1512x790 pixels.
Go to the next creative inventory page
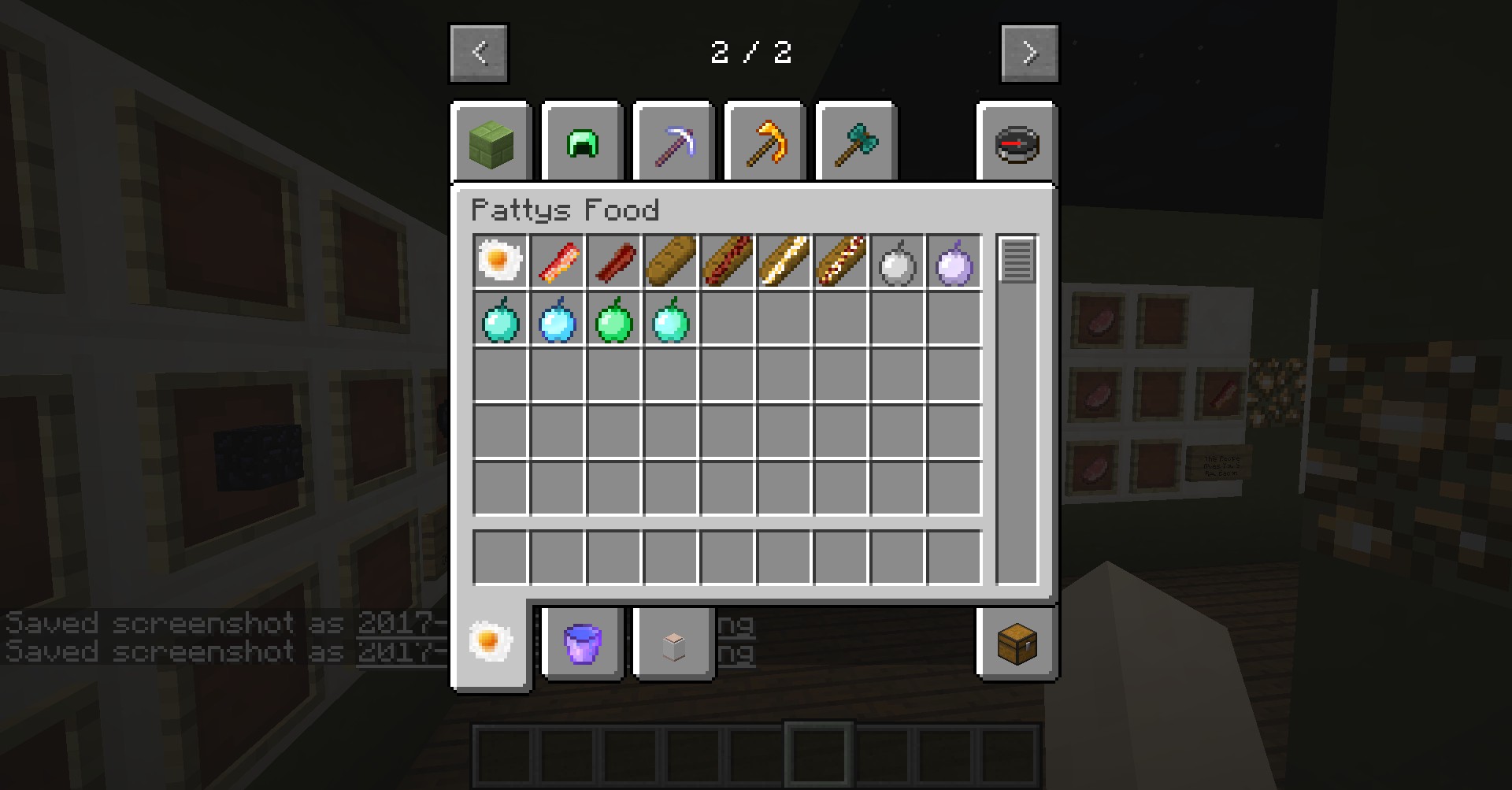pyautogui.click(x=1029, y=54)
